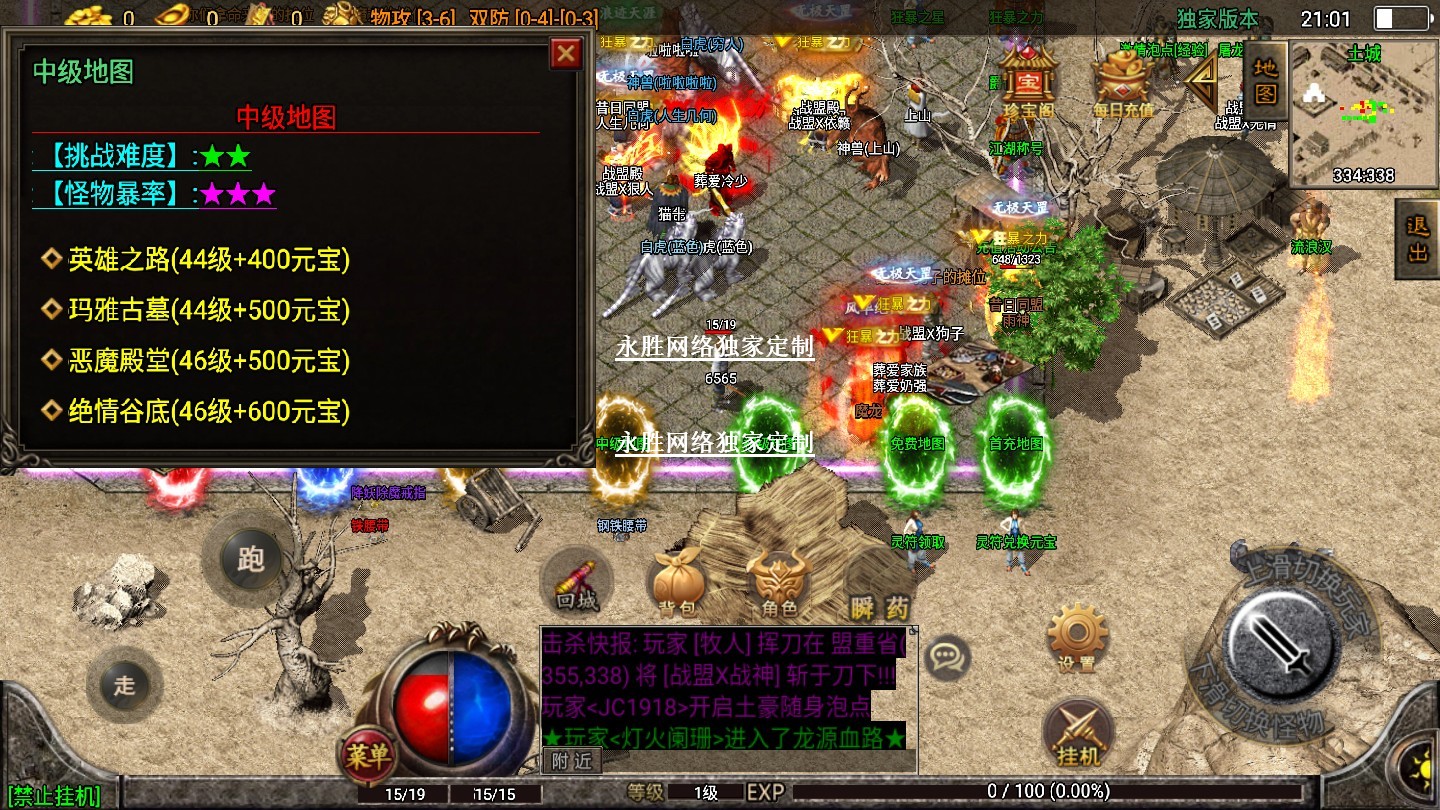Select 英雄之路 map entry
The width and height of the screenshot is (1440, 810).
208,261
